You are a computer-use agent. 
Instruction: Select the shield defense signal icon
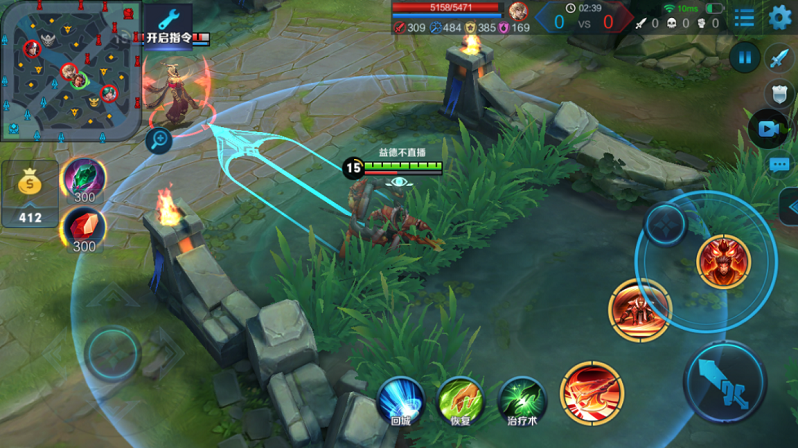[780, 94]
